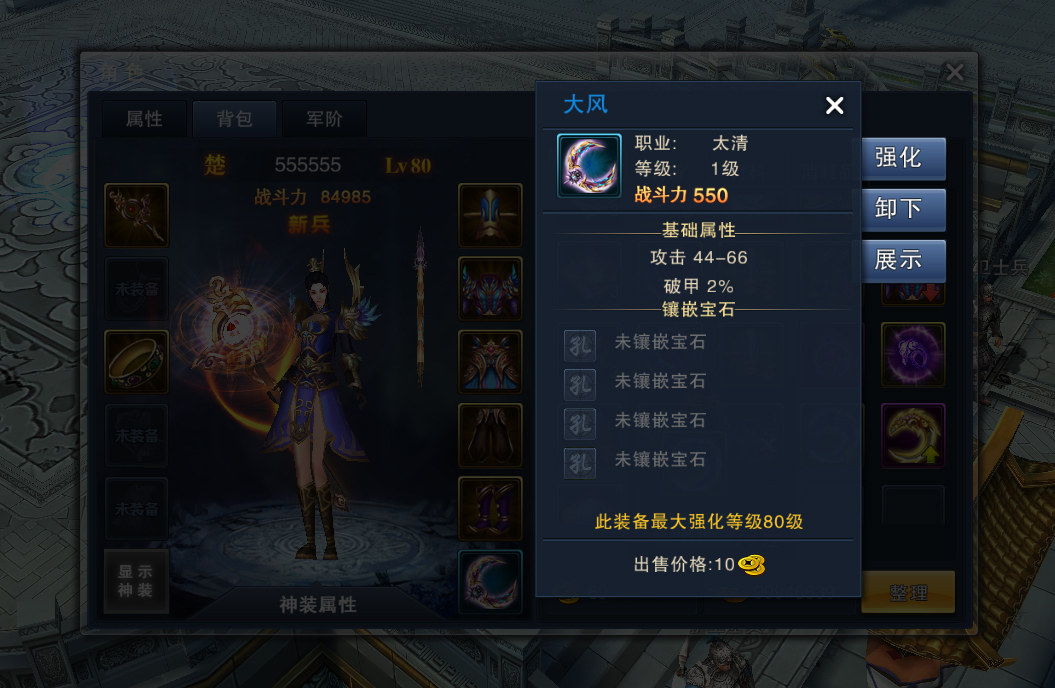This screenshot has height=688, width=1055.
Task: Select the purple orb item in bag
Action: 912,354
